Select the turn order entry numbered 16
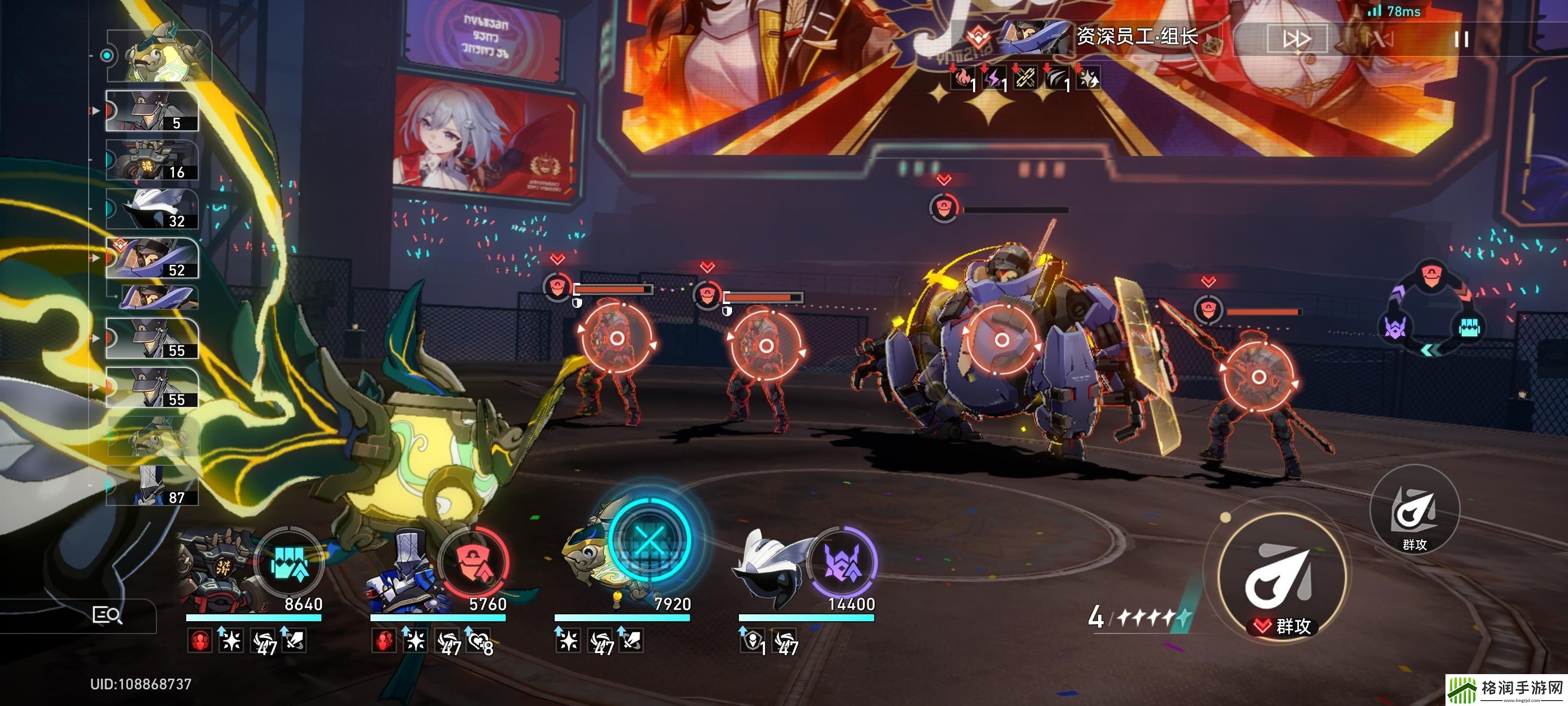The image size is (1568, 706). point(152,161)
